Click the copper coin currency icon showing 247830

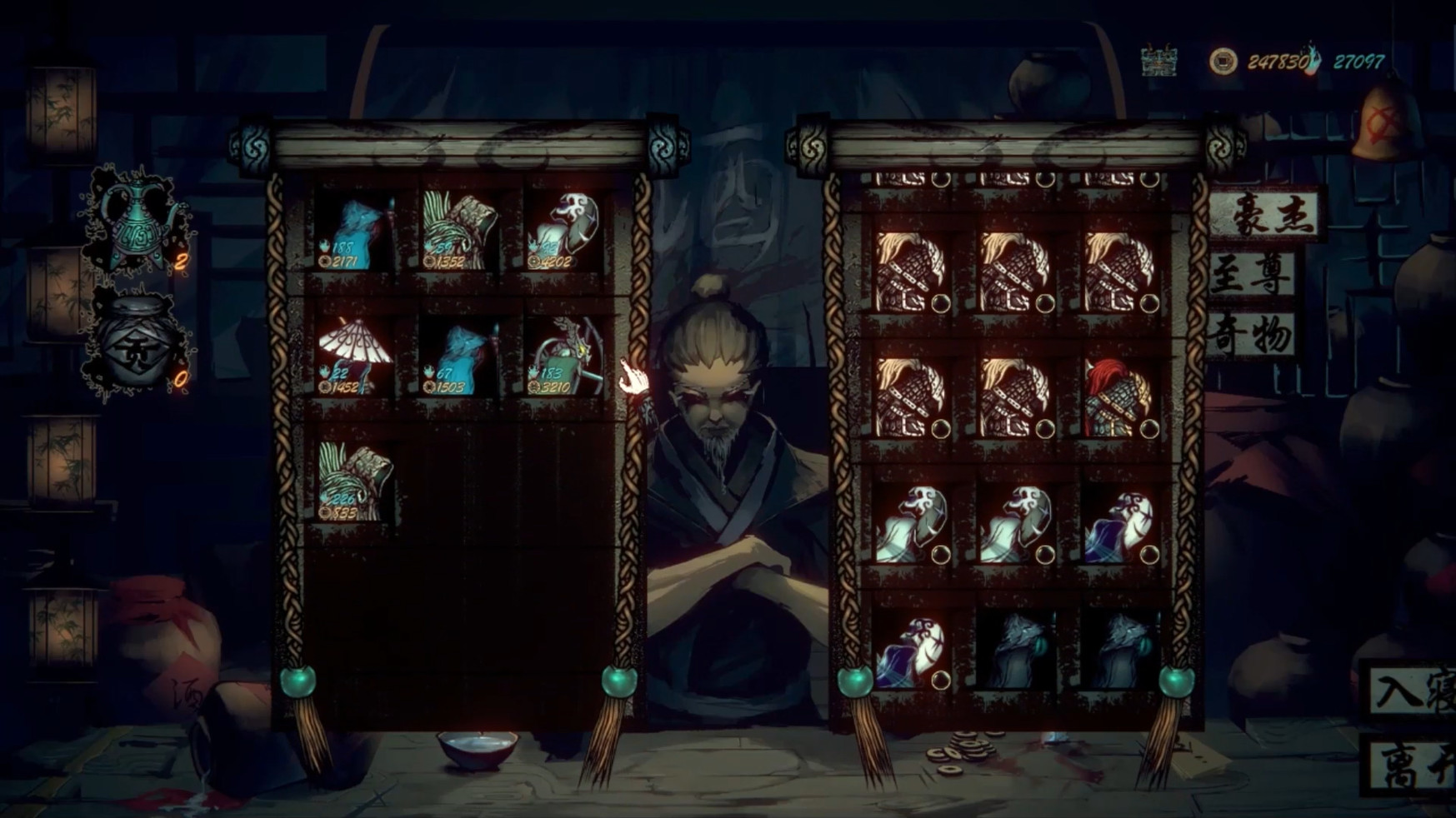[1224, 59]
